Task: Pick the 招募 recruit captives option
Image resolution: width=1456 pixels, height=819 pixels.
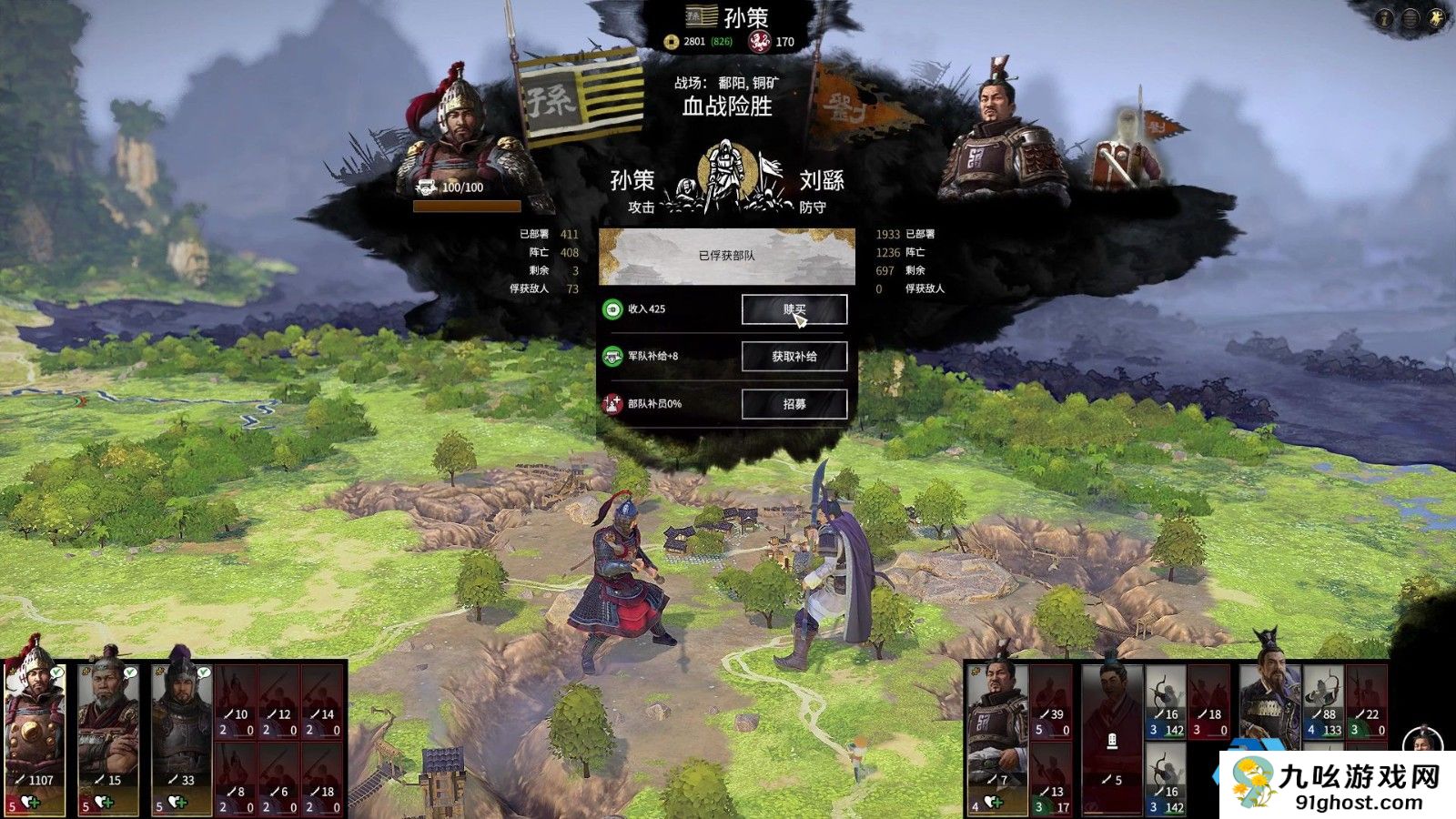Action: pos(794,404)
